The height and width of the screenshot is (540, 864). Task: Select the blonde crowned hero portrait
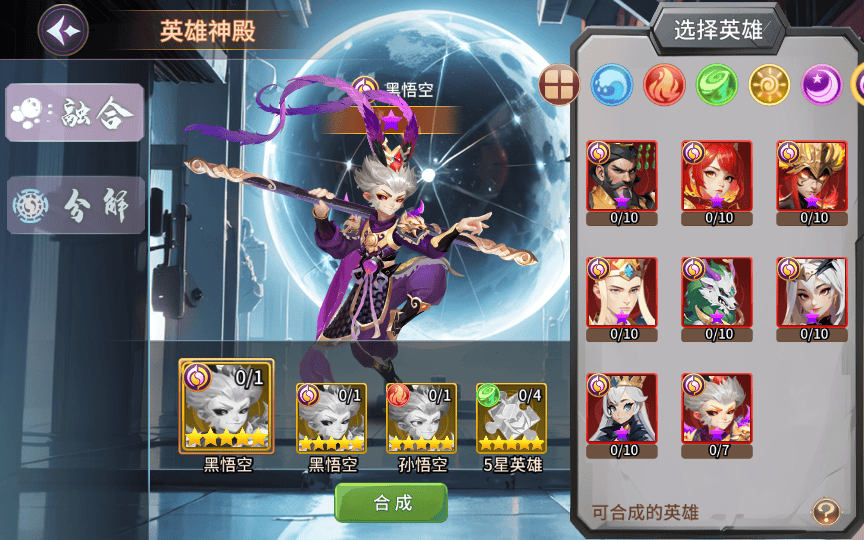[621, 293]
